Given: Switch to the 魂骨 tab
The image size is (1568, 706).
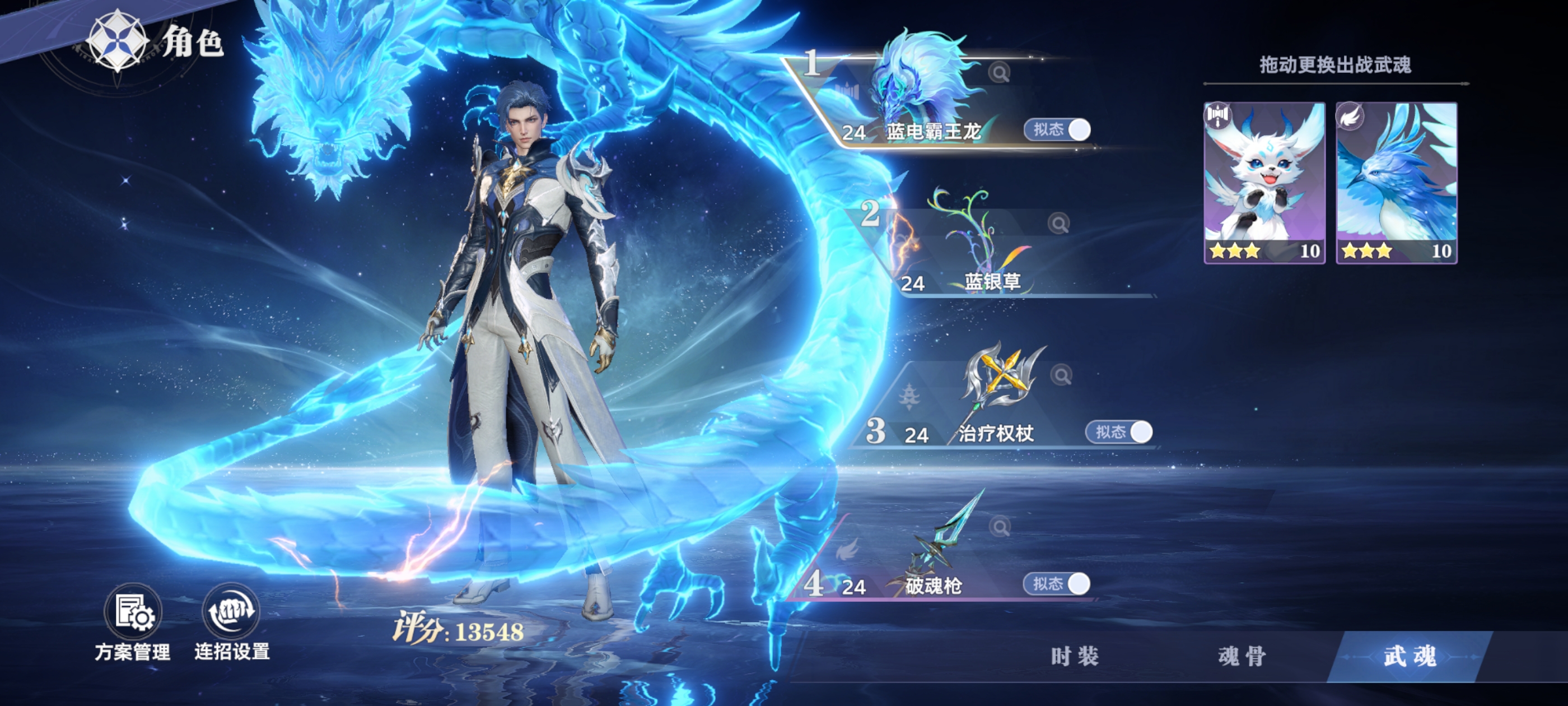Looking at the screenshot, I should coord(1242,656).
